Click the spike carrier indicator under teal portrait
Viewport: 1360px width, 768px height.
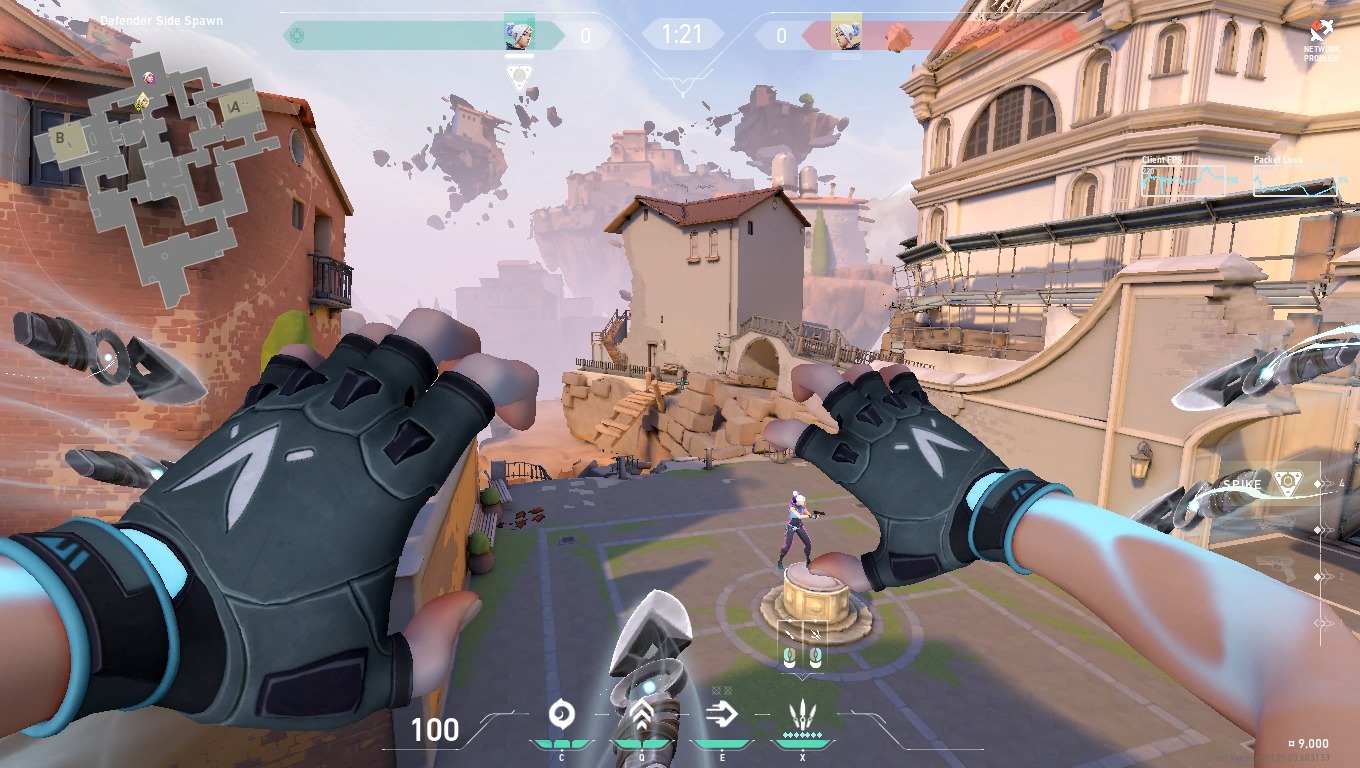pyautogui.click(x=519, y=75)
